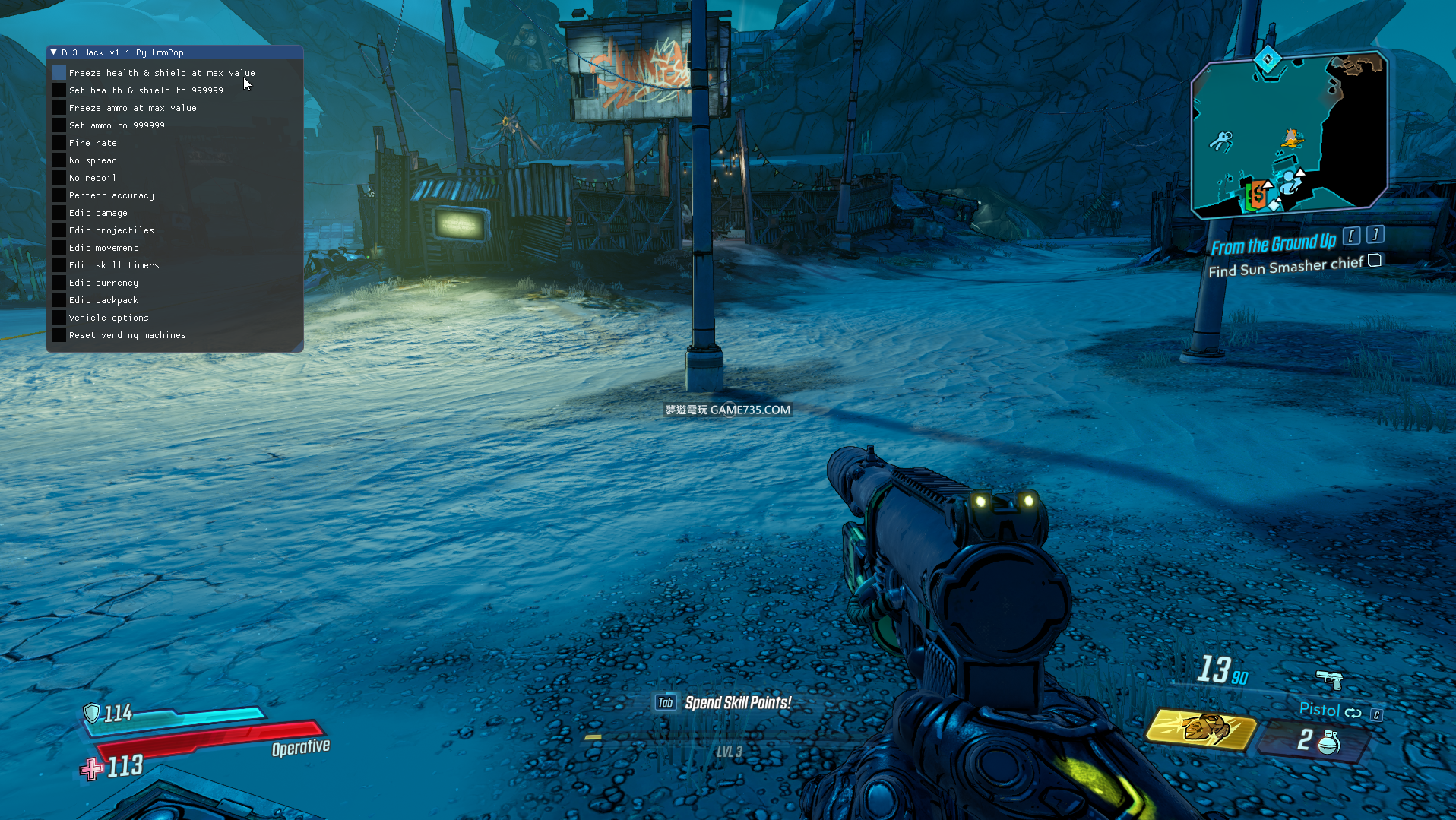Select the Edit skill timers checkbox
Screen dimensions: 1456x820
pos(59,265)
